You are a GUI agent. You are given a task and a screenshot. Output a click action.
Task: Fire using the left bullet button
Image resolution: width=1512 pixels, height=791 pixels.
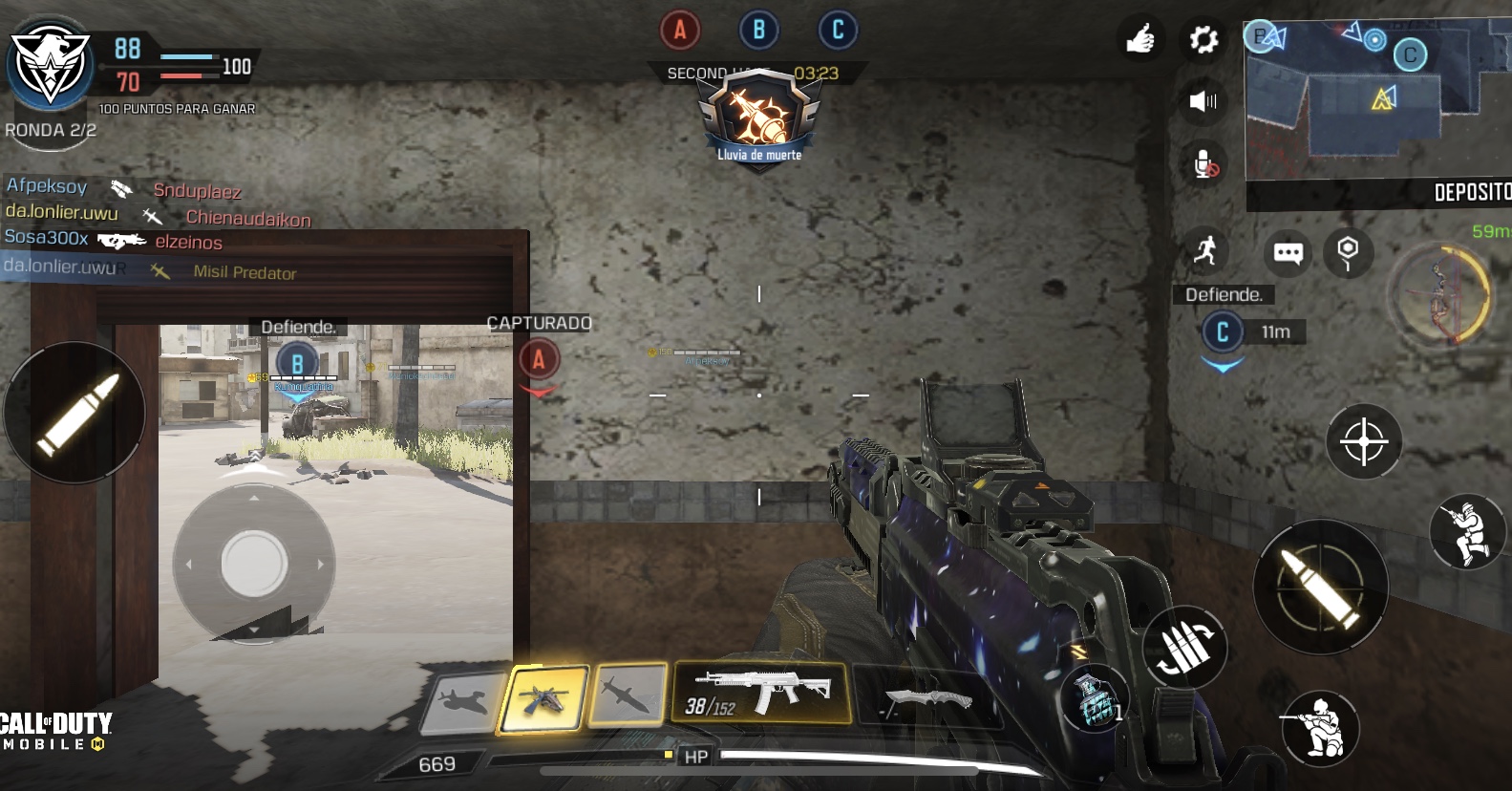tap(75, 413)
